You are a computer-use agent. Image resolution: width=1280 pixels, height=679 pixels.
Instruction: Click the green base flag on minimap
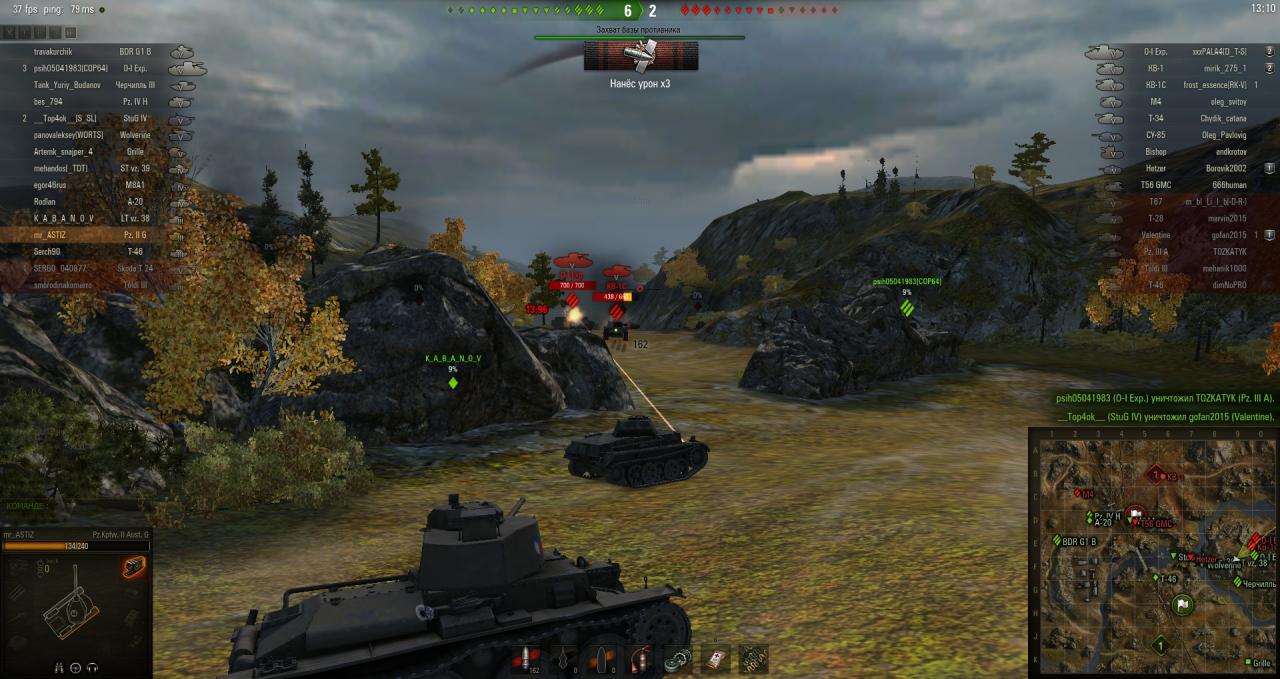coord(1181,605)
